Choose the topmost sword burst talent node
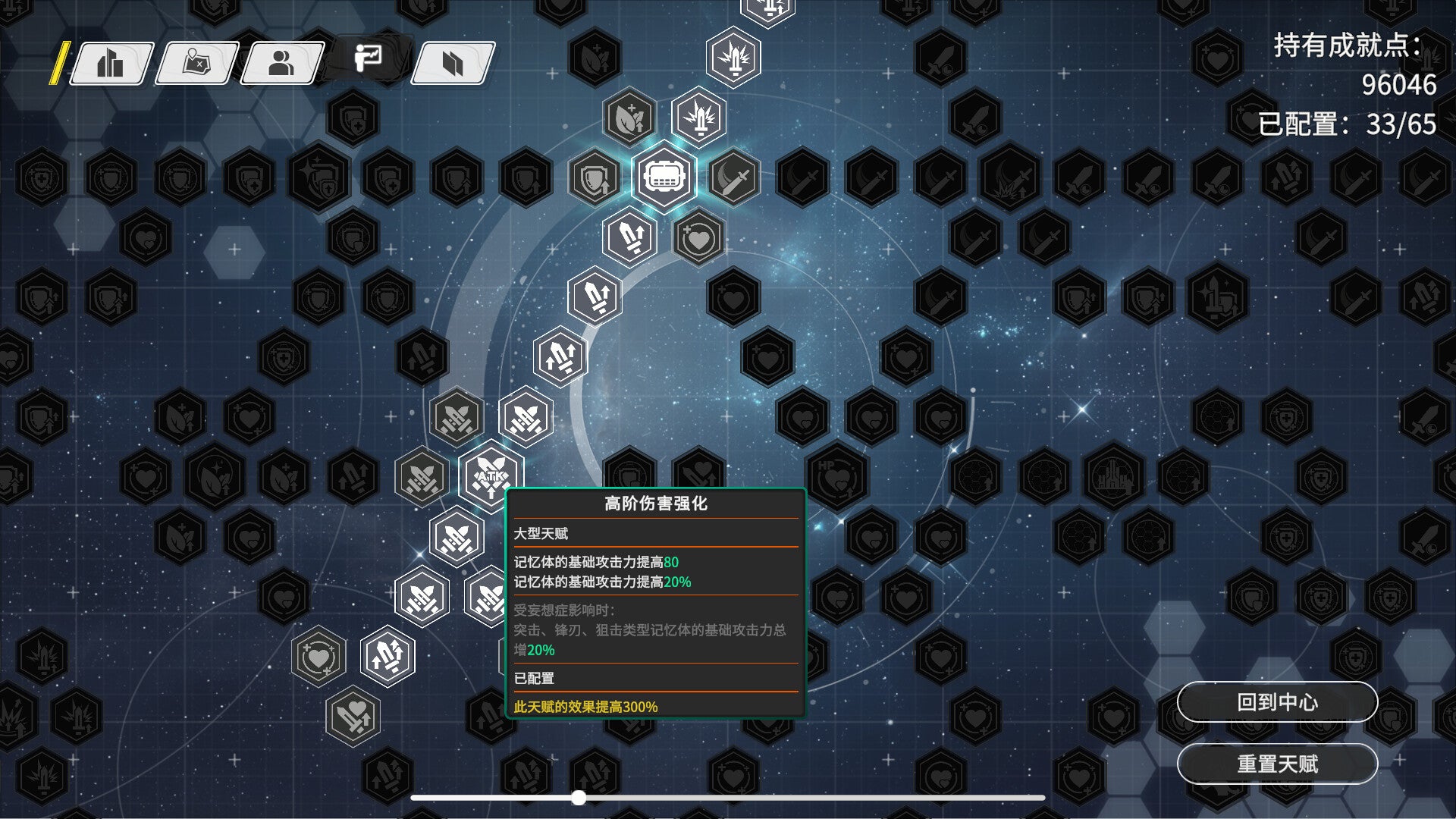 pos(733,58)
